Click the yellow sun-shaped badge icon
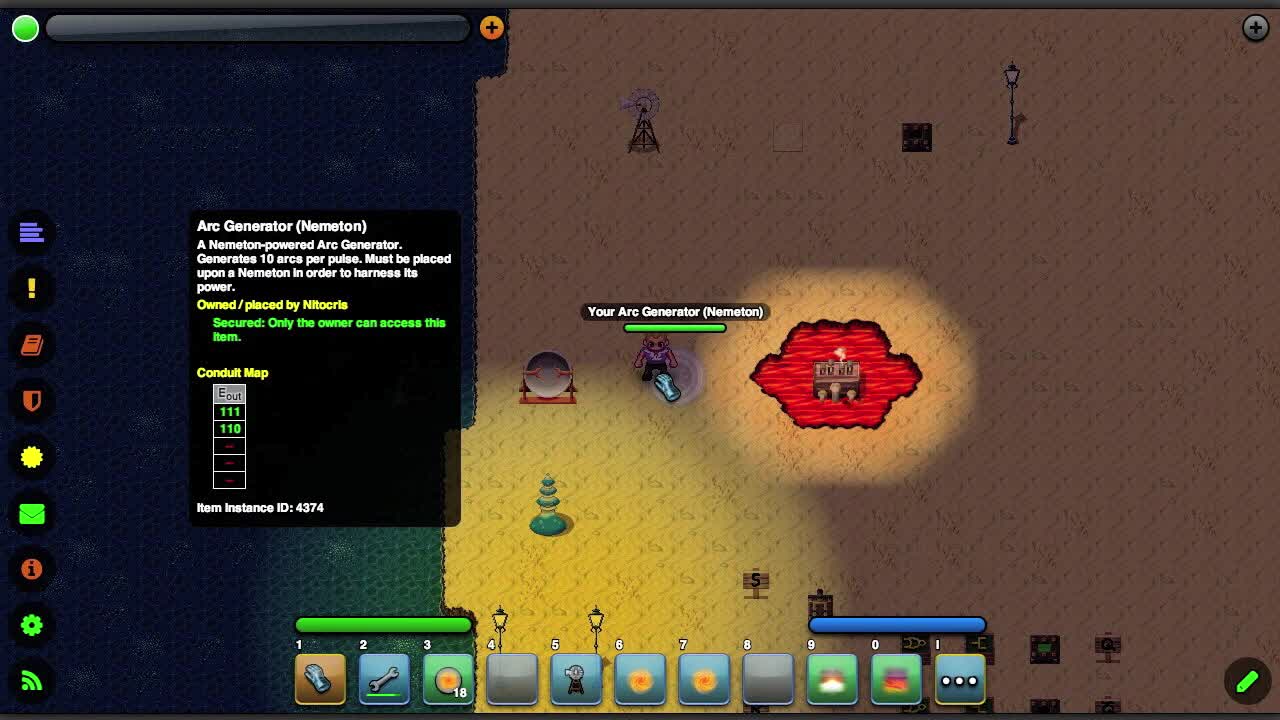Image resolution: width=1280 pixels, height=720 pixels. click(x=32, y=457)
